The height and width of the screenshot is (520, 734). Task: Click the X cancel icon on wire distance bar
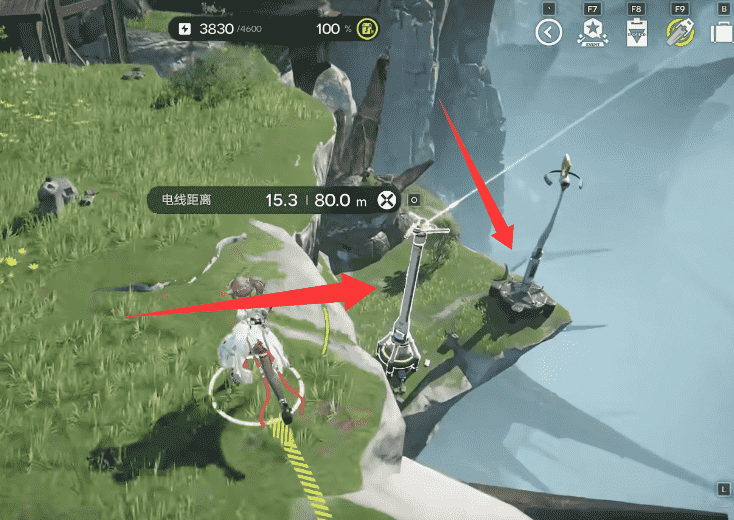(x=385, y=200)
